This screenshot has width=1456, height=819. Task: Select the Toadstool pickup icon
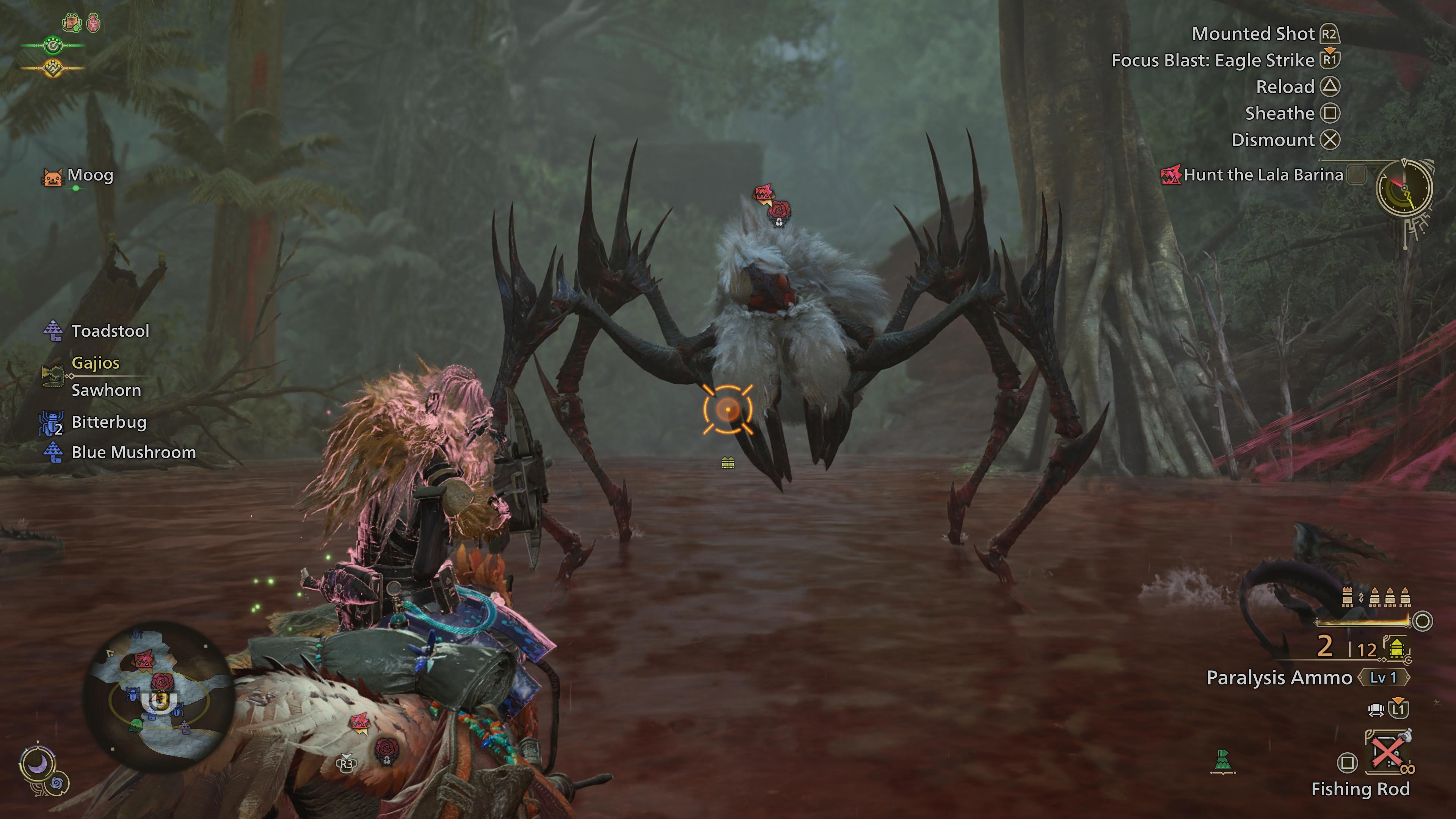click(x=54, y=331)
